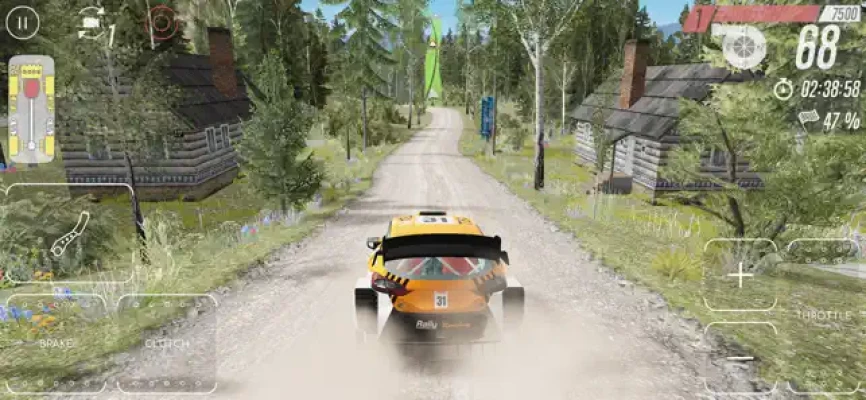Shift up with the plus button

click(740, 275)
